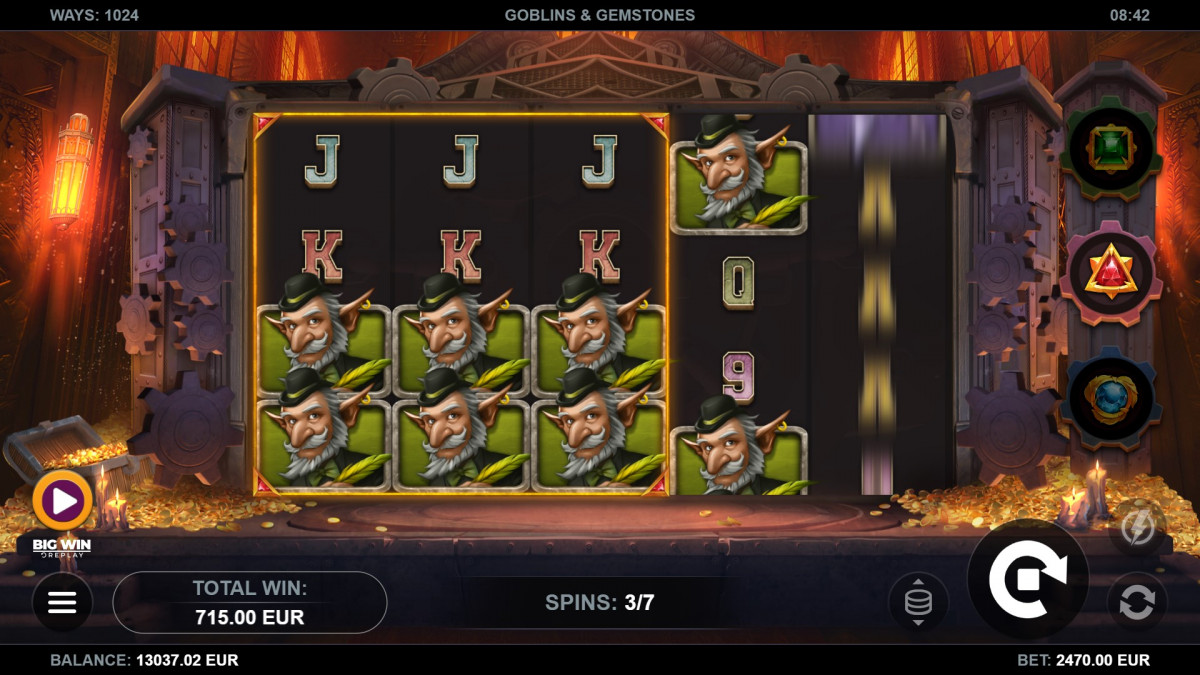The width and height of the screenshot is (1200, 675).
Task: Open the hamburger menu
Action: 62,602
